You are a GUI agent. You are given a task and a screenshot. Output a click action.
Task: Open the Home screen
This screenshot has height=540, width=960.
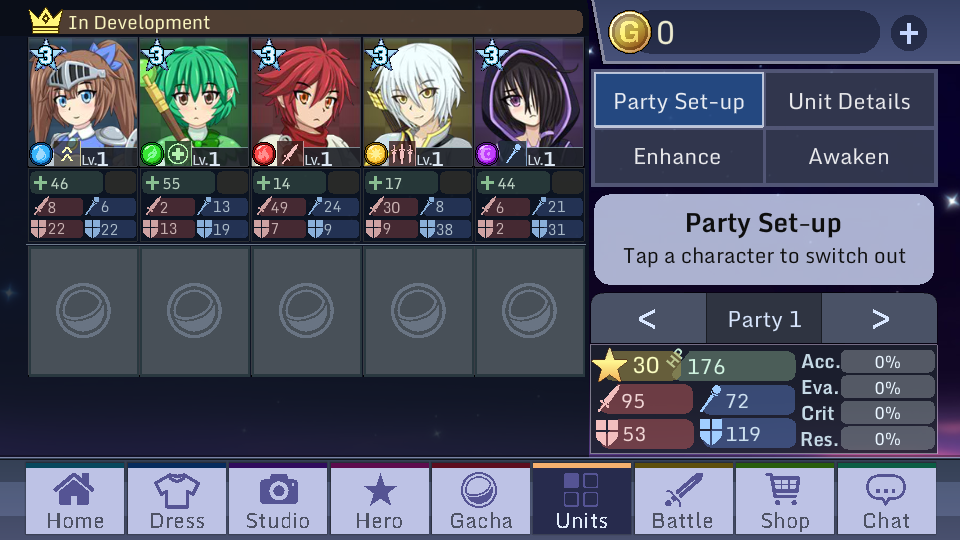click(75, 501)
